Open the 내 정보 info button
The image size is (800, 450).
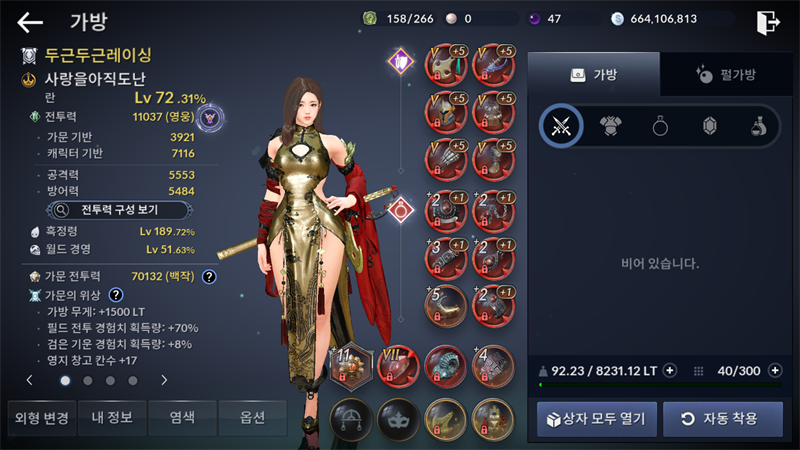[111, 417]
